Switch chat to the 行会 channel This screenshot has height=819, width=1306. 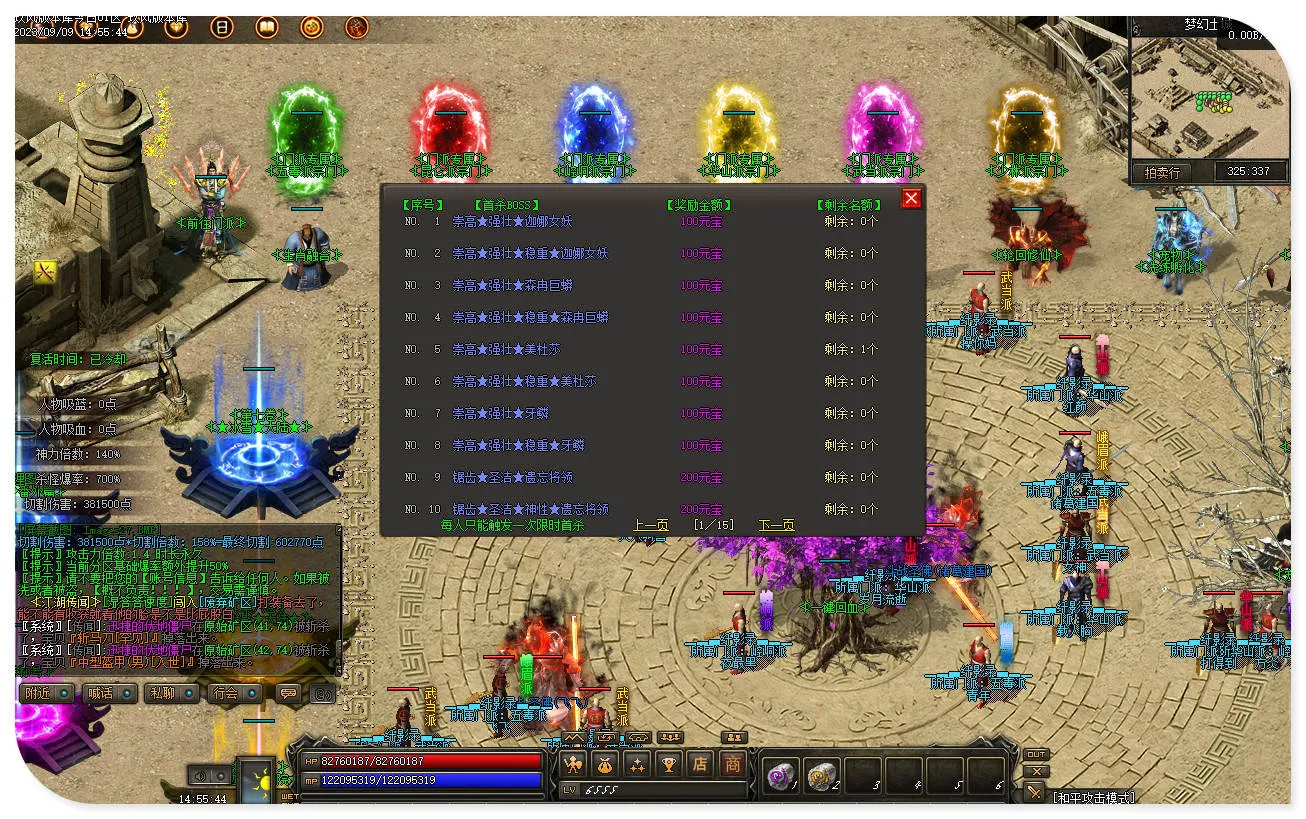(x=232, y=693)
